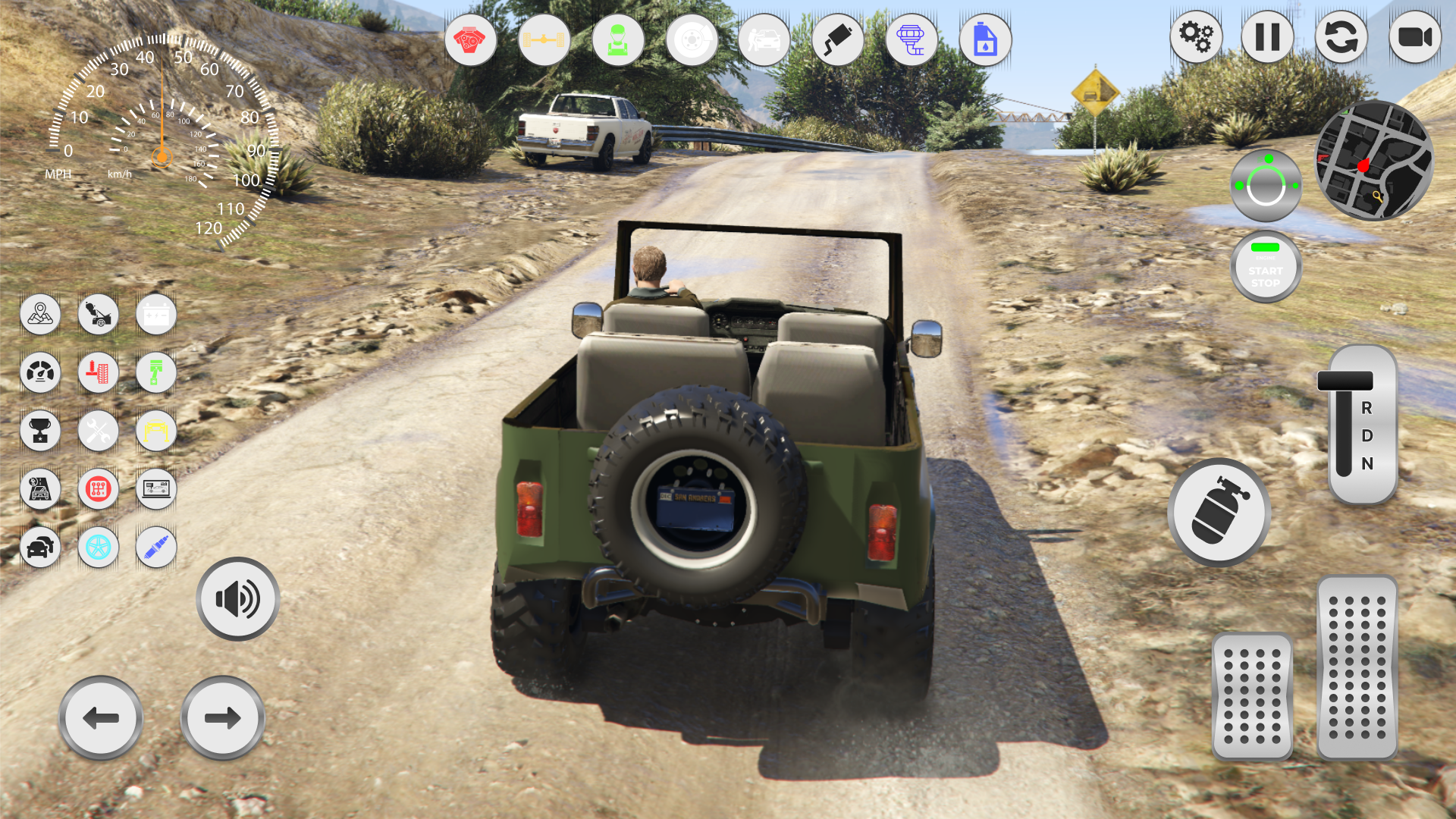Select the green piston icon
1456x819 pixels.
(x=155, y=372)
